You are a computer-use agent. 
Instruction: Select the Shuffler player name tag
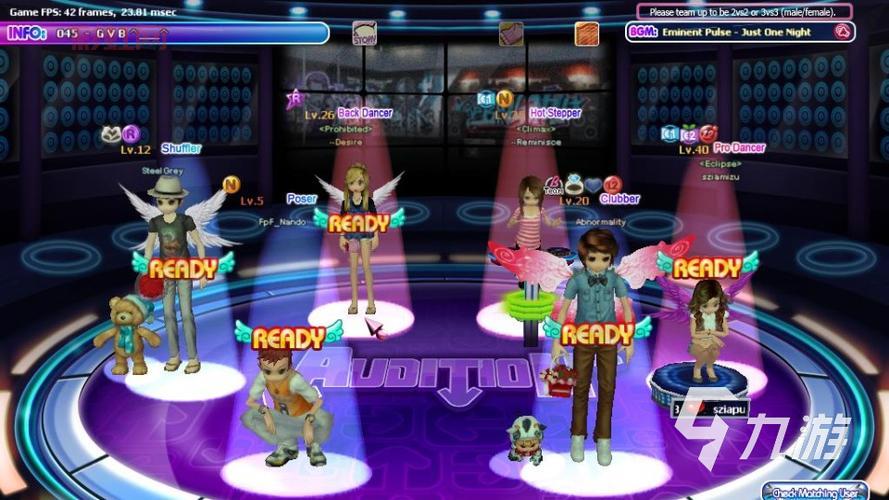point(181,149)
